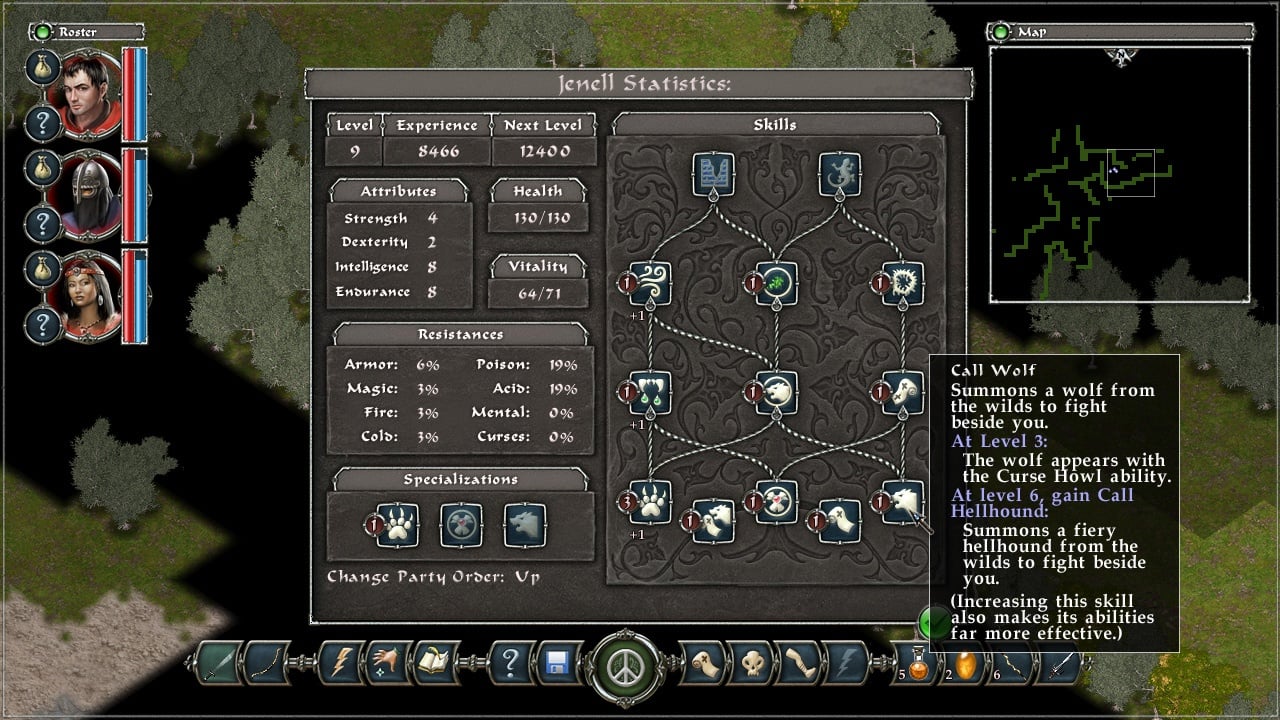Use the red potion quick slot
The image size is (1280, 720).
coord(917,664)
